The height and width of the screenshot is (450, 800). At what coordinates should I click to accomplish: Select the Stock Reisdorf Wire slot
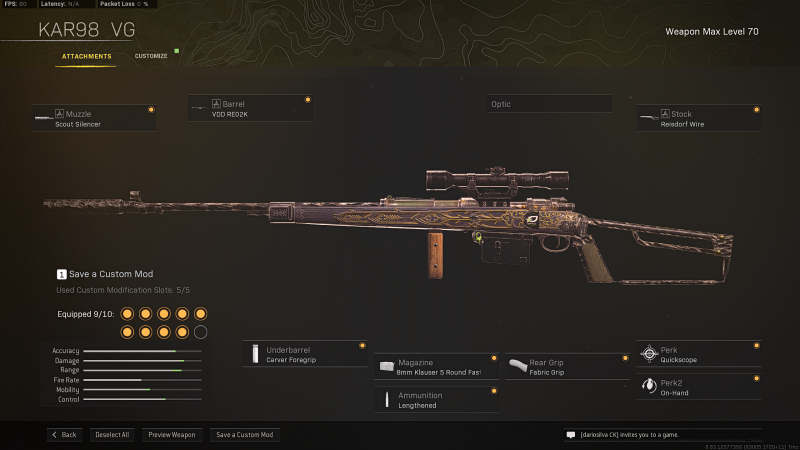698,118
